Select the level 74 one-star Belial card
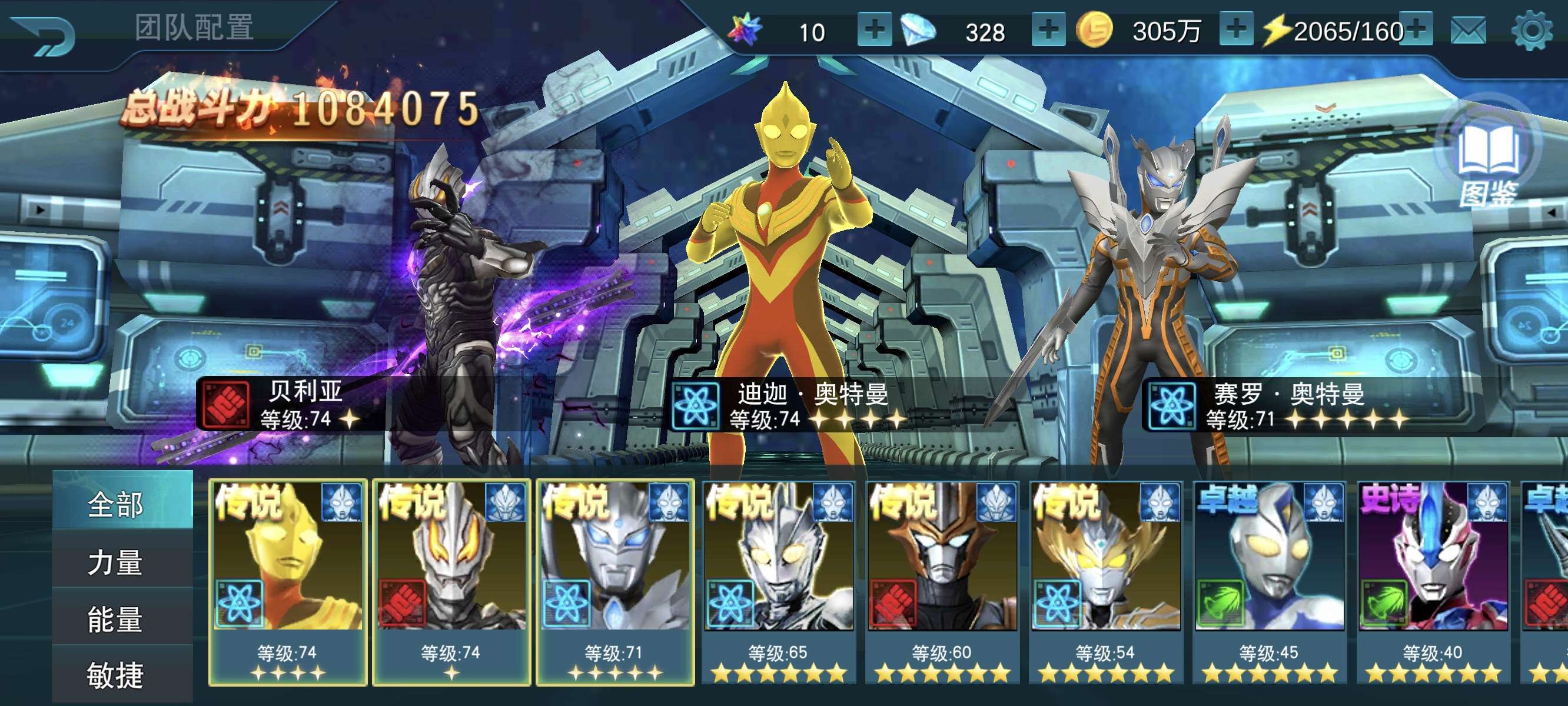 click(451, 581)
